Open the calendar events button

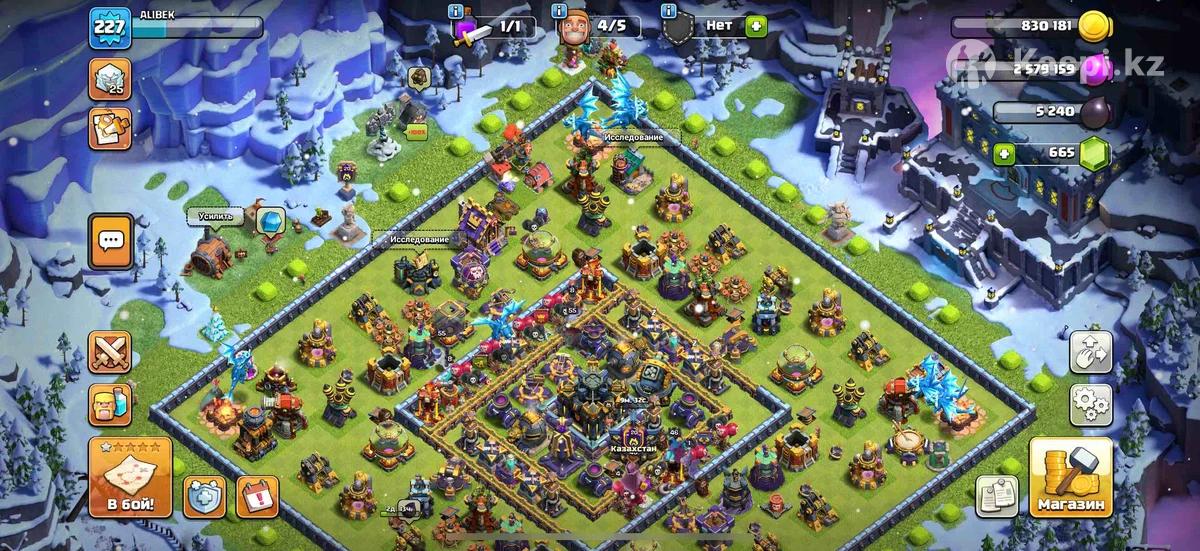click(257, 495)
